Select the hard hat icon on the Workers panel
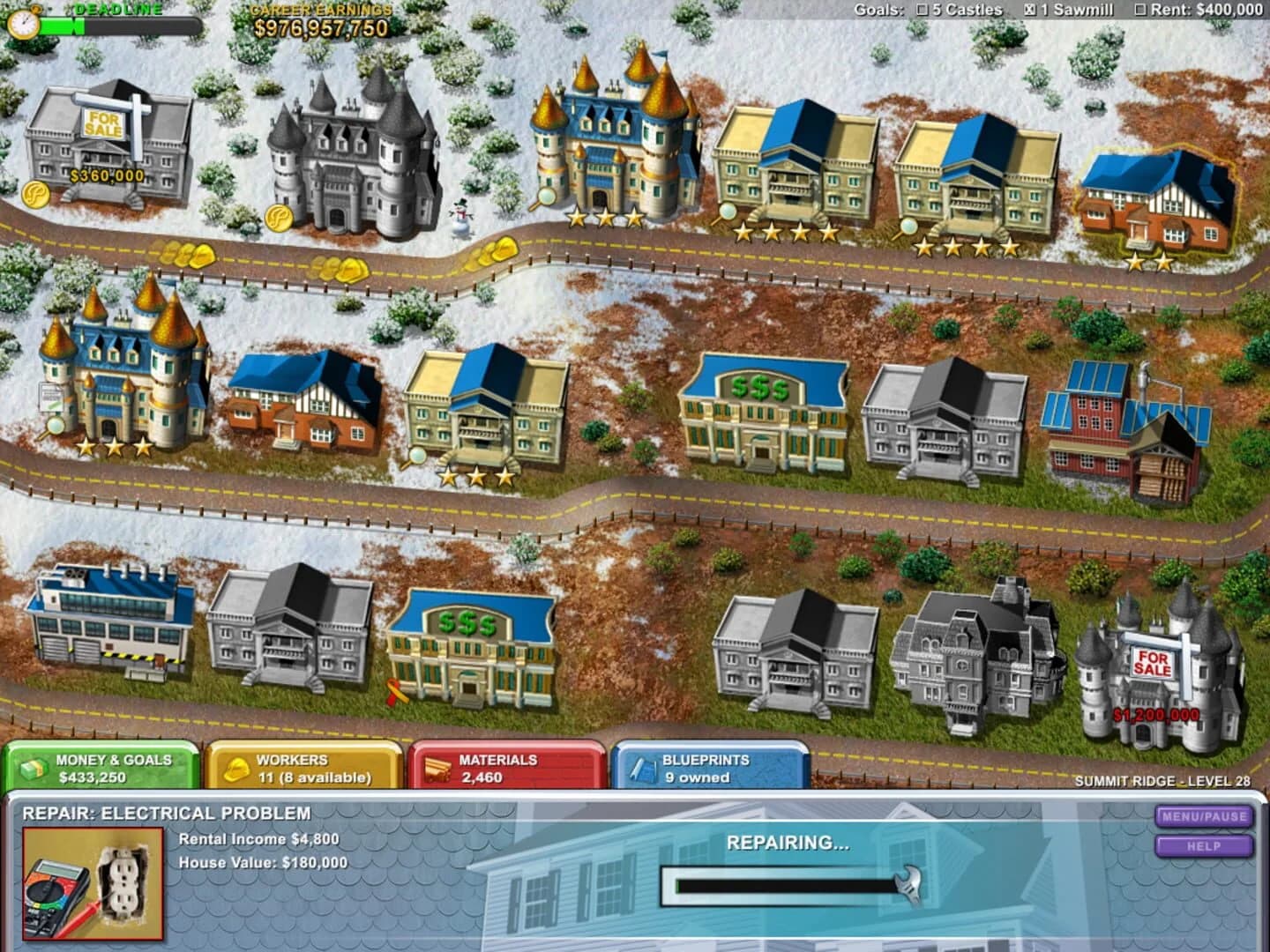This screenshot has height=952, width=1270. point(236,769)
